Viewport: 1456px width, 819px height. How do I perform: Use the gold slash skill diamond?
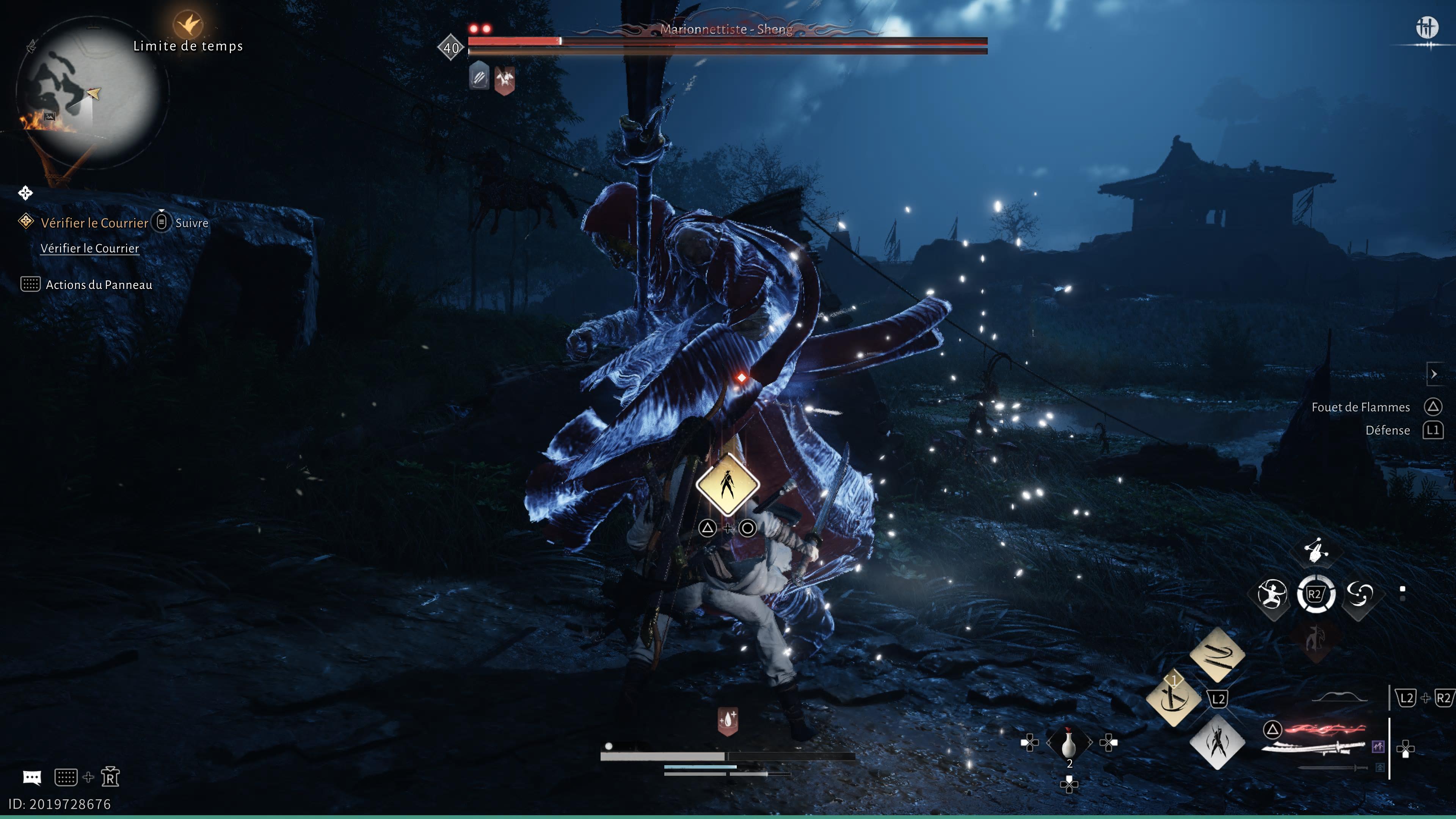click(1217, 654)
